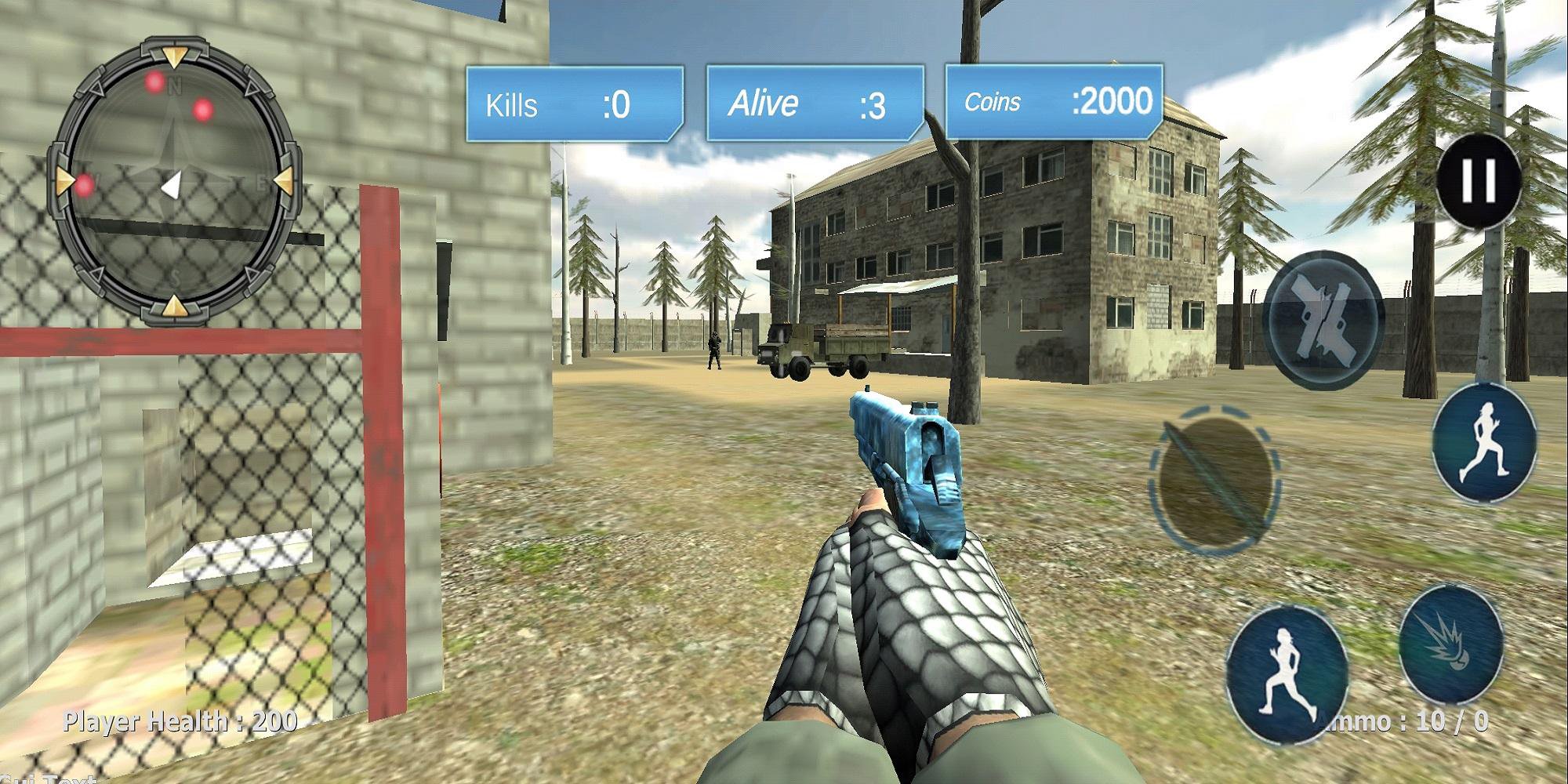Tap the crossed pistols weapon switch icon
1568x784 pixels.
click(1322, 319)
